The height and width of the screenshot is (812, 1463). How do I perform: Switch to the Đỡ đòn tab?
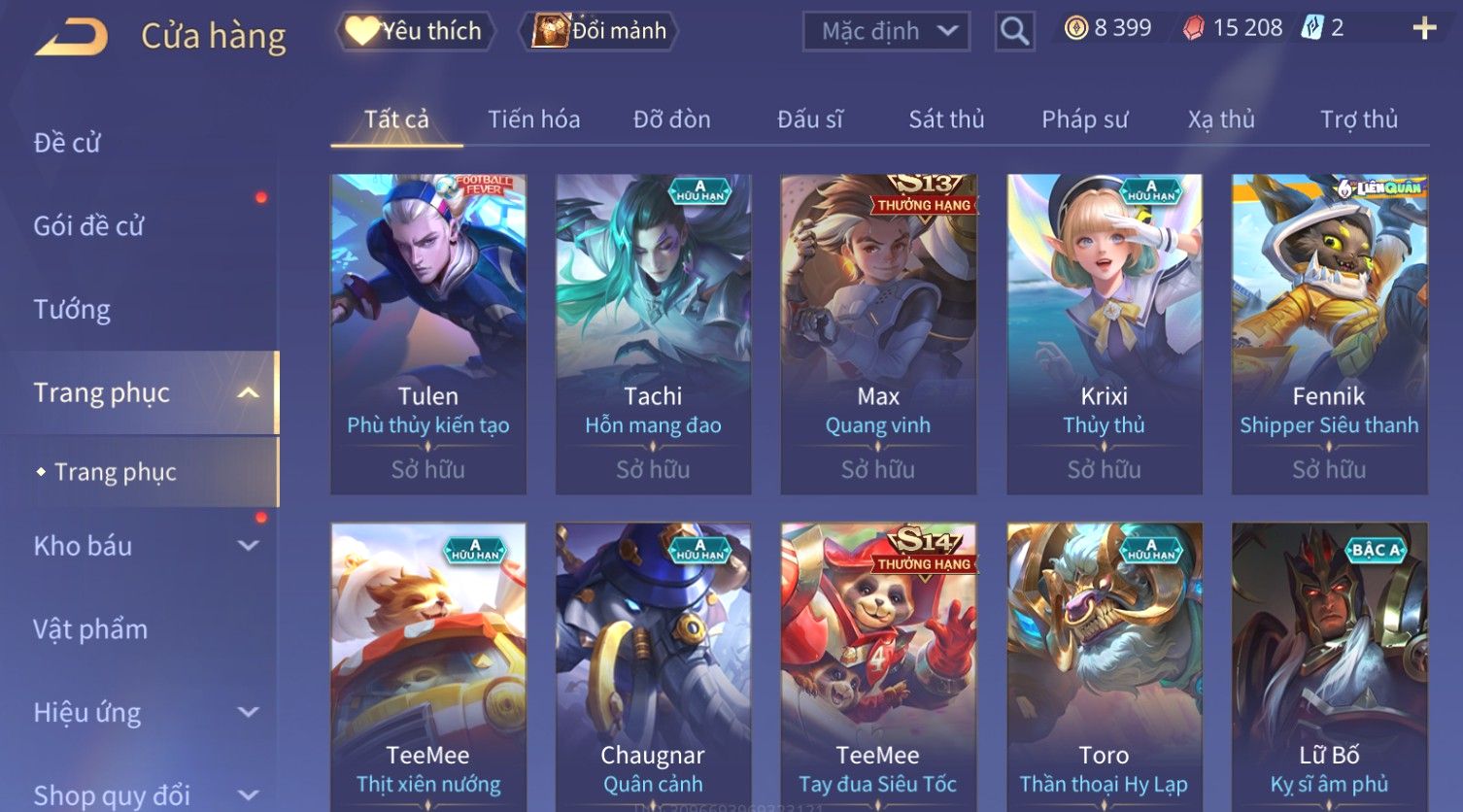671,119
